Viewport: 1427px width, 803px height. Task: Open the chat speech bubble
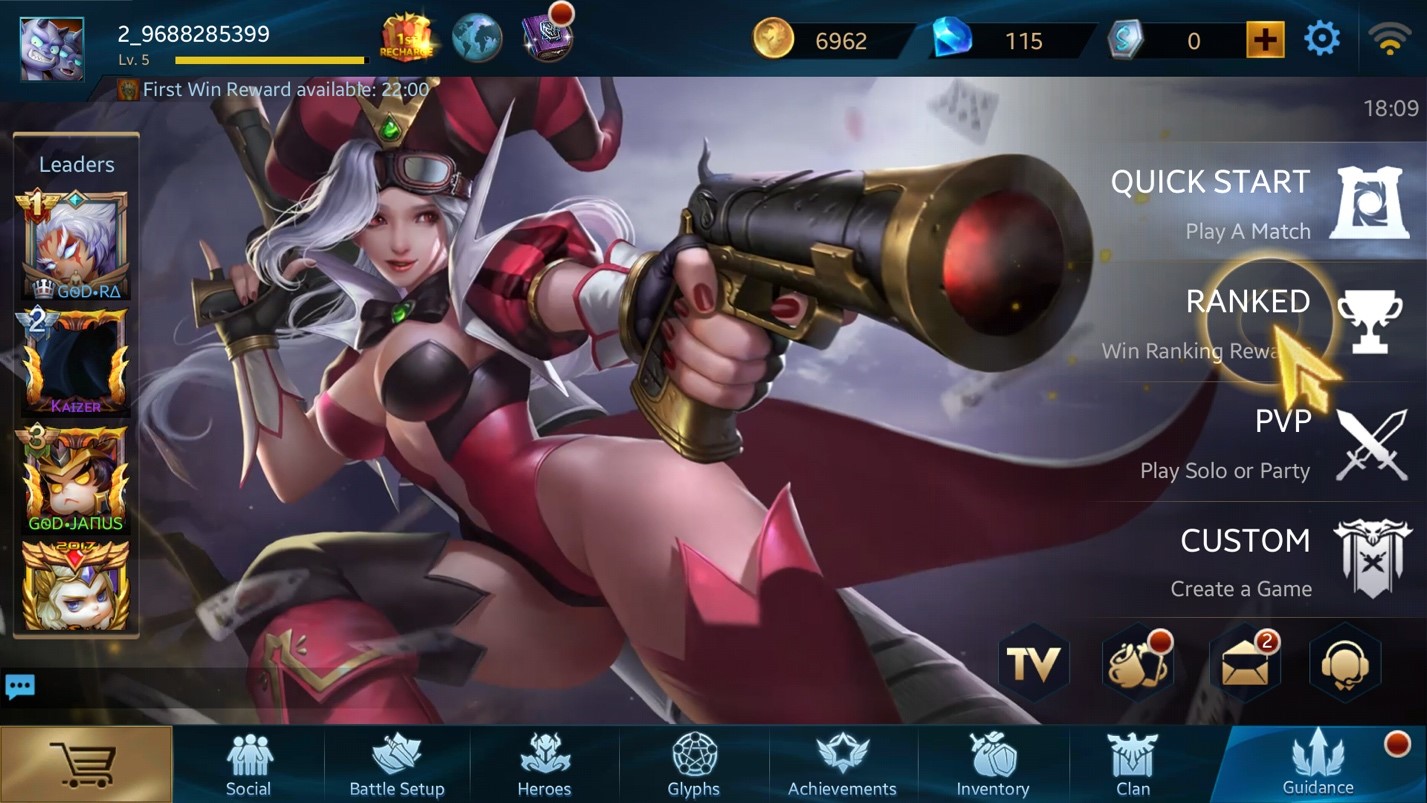[20, 687]
